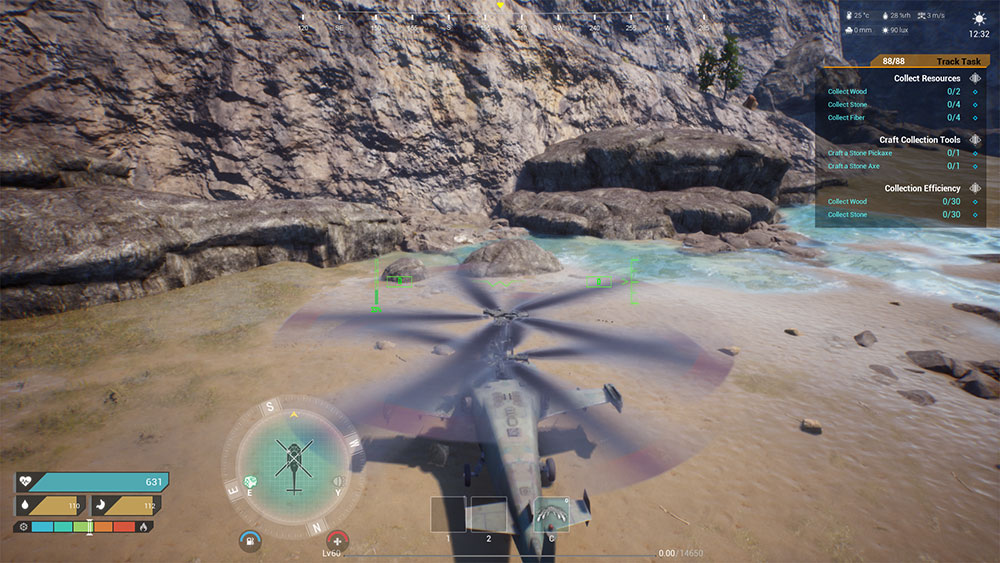
Task: Toggle the Collect Resources task group
Action: pyautogui.click(x=975, y=78)
